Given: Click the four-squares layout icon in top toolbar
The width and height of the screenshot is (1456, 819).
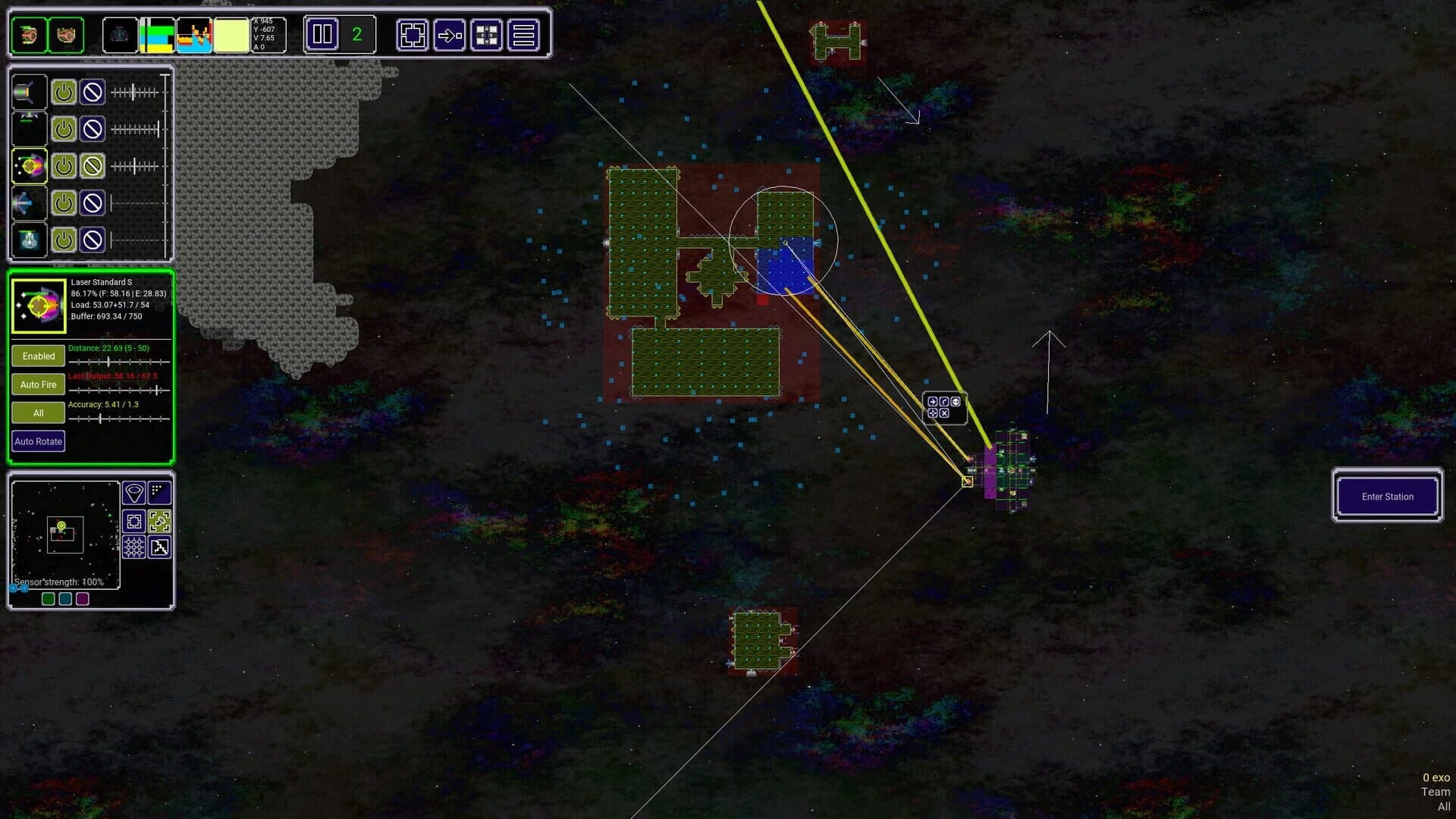Looking at the screenshot, I should coord(488,34).
